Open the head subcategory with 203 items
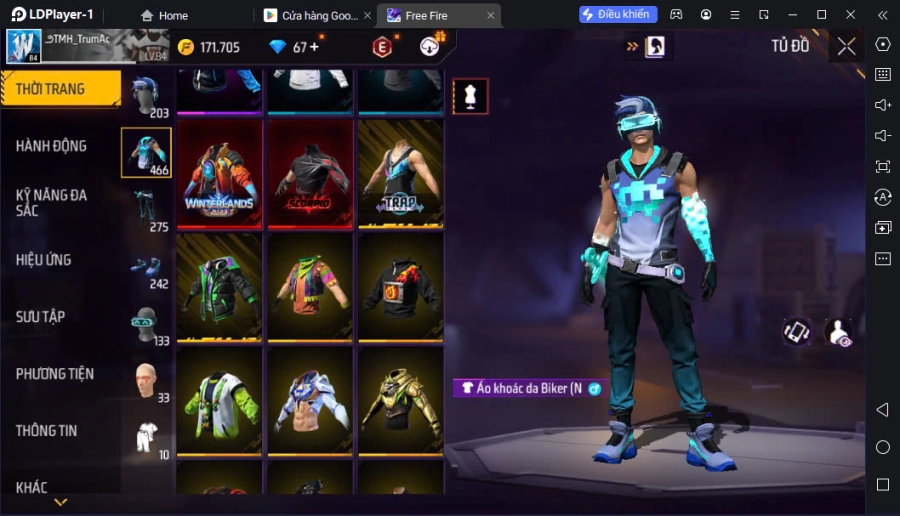The width and height of the screenshot is (900, 516). pyautogui.click(x=146, y=96)
